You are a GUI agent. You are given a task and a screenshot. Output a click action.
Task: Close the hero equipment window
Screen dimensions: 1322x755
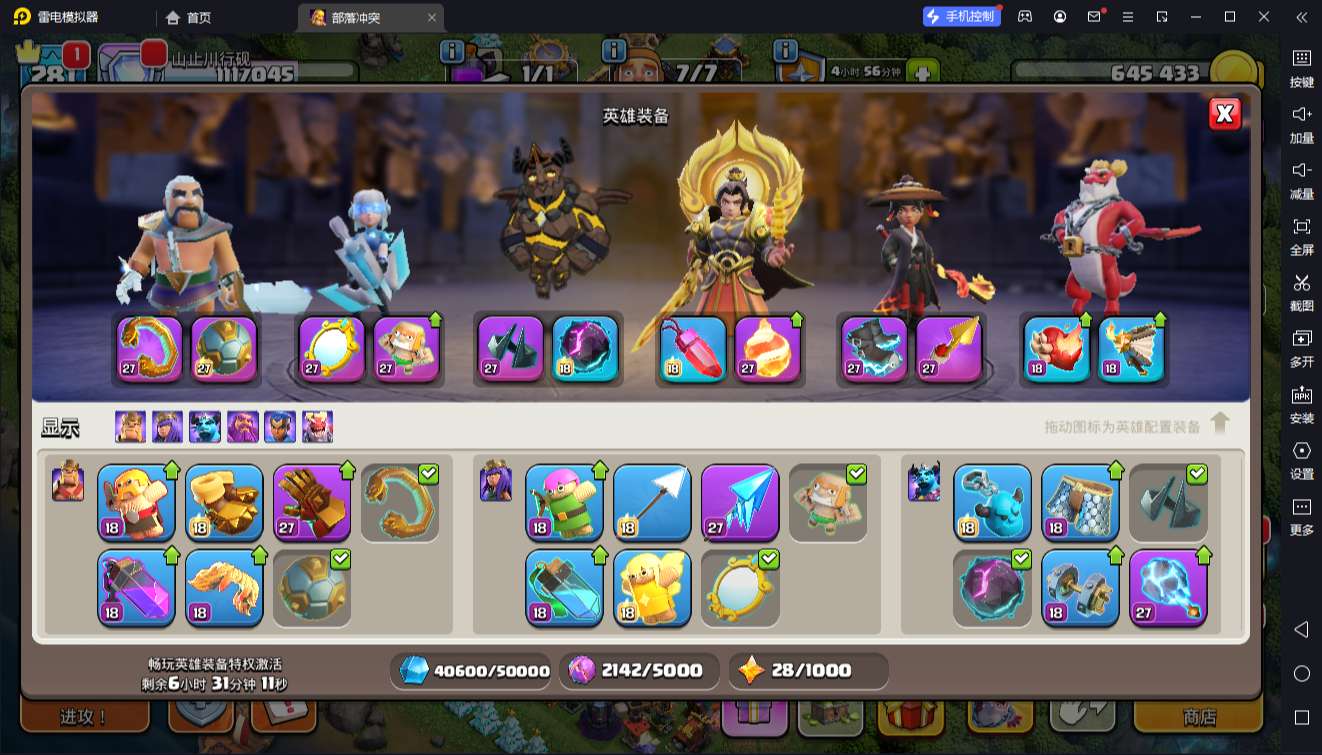[1224, 114]
